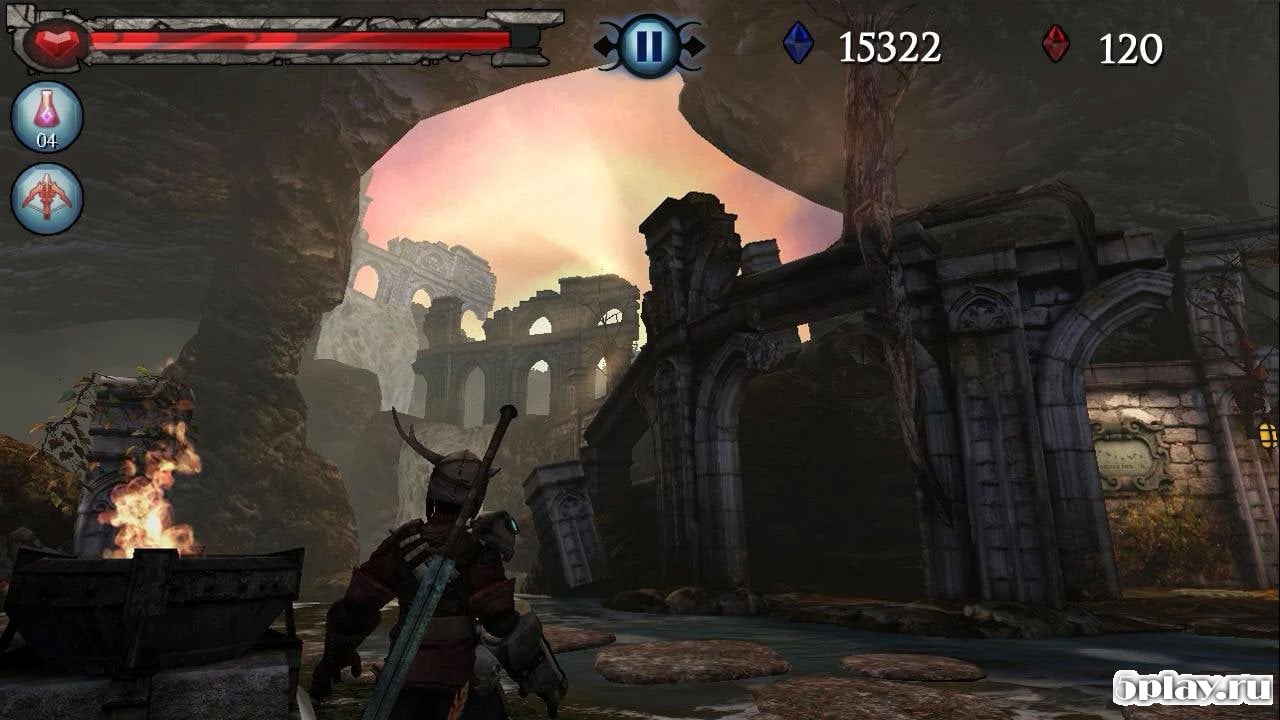Pause the game with the pause button

click(648, 46)
